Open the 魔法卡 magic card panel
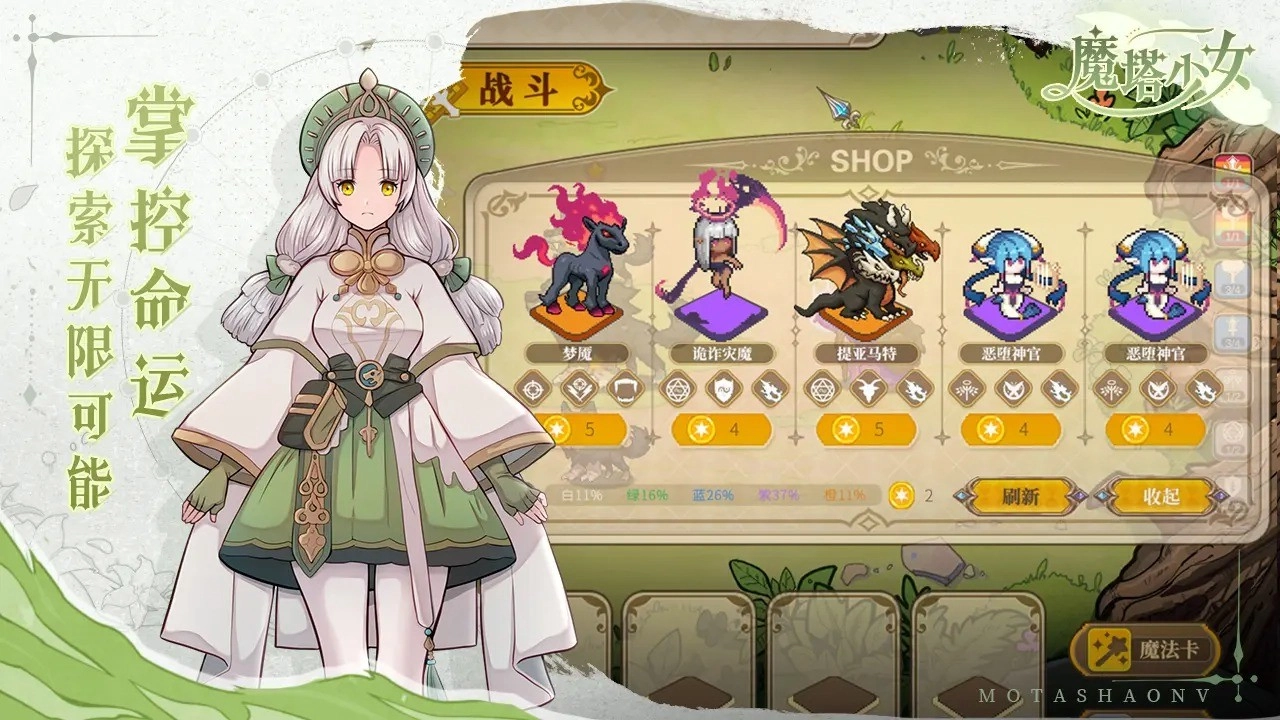This screenshot has width=1280, height=720. click(x=1145, y=648)
